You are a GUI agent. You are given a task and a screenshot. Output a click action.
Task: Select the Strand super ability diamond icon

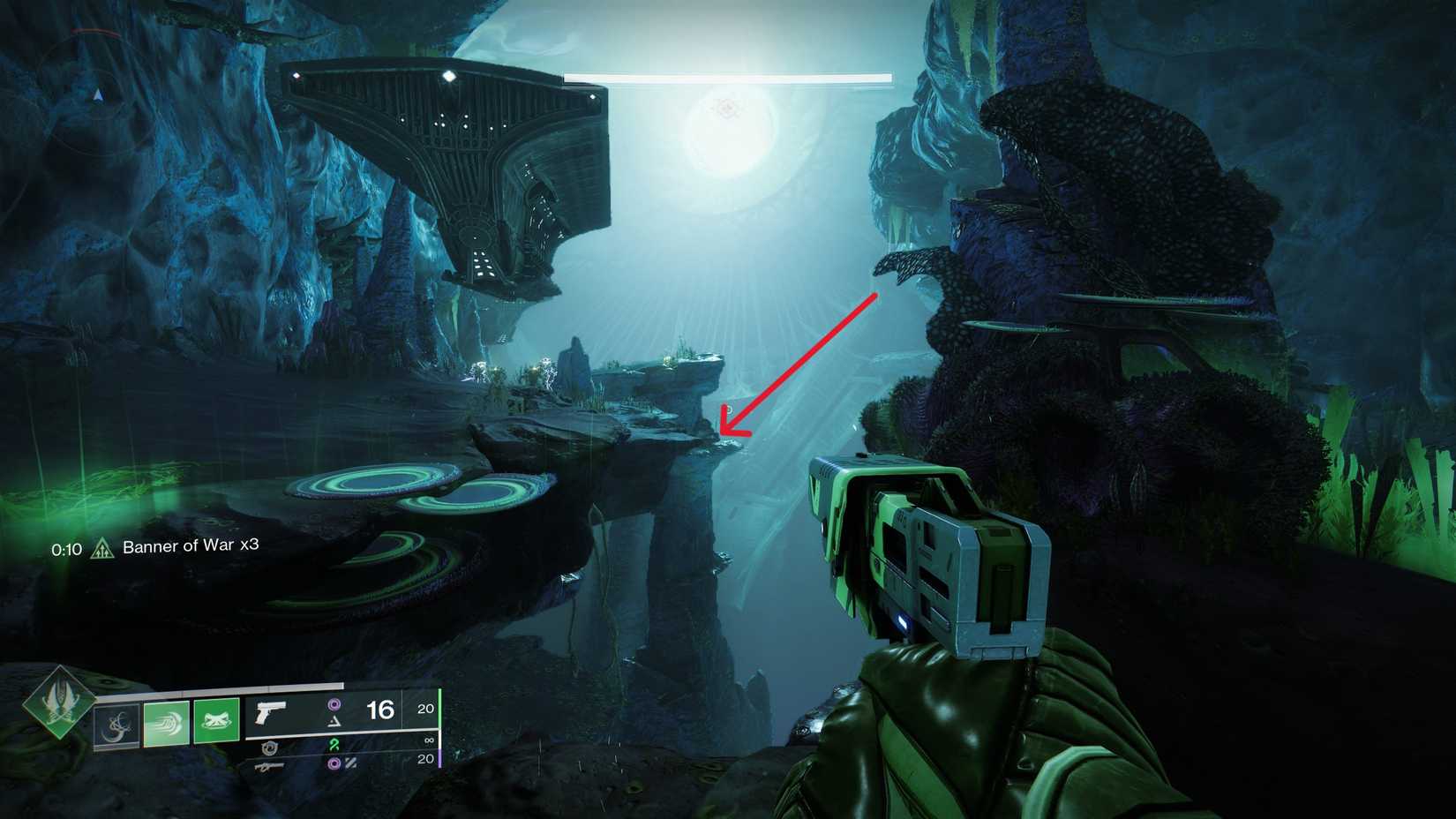(62, 706)
